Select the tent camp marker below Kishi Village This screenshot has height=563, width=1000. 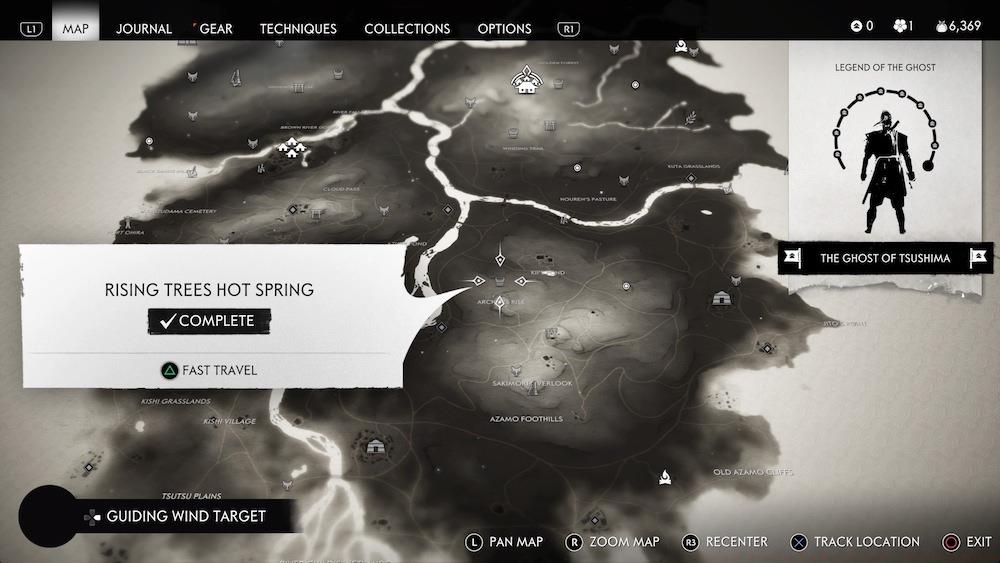[376, 446]
